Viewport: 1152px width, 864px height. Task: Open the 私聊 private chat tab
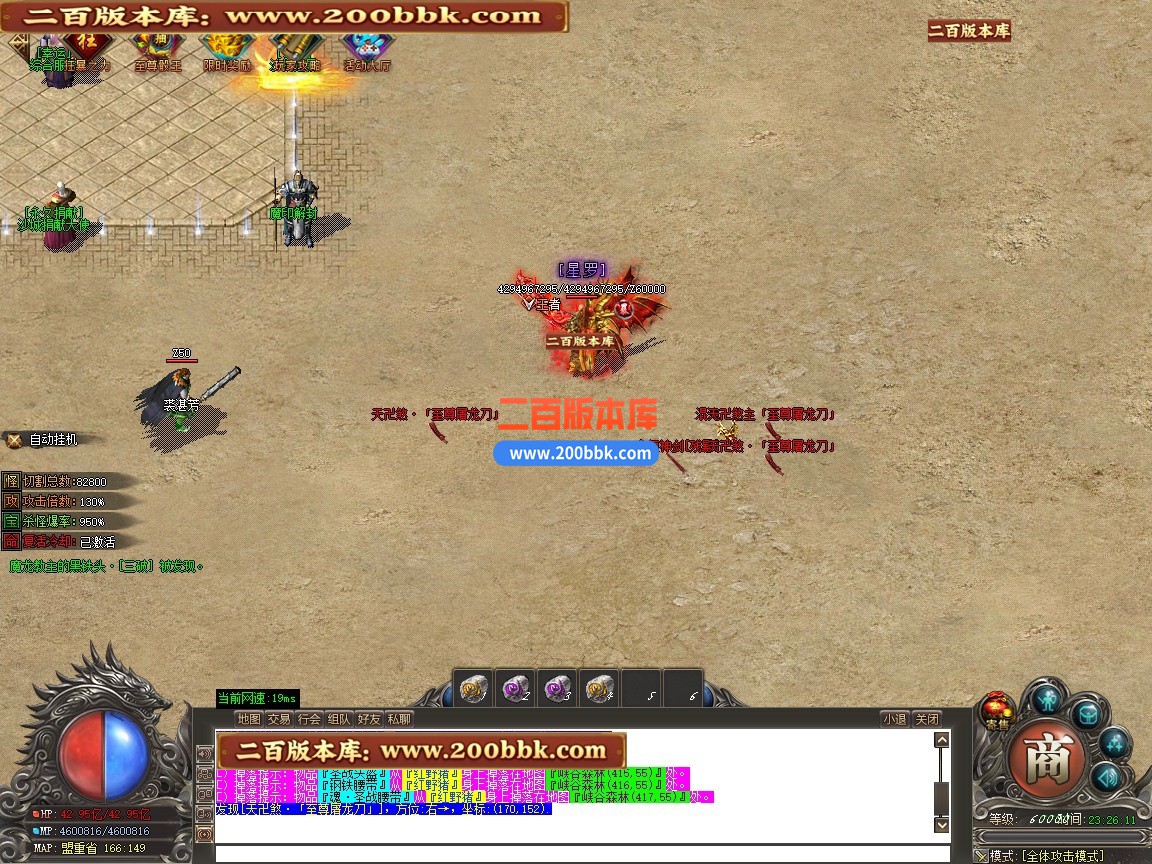399,719
